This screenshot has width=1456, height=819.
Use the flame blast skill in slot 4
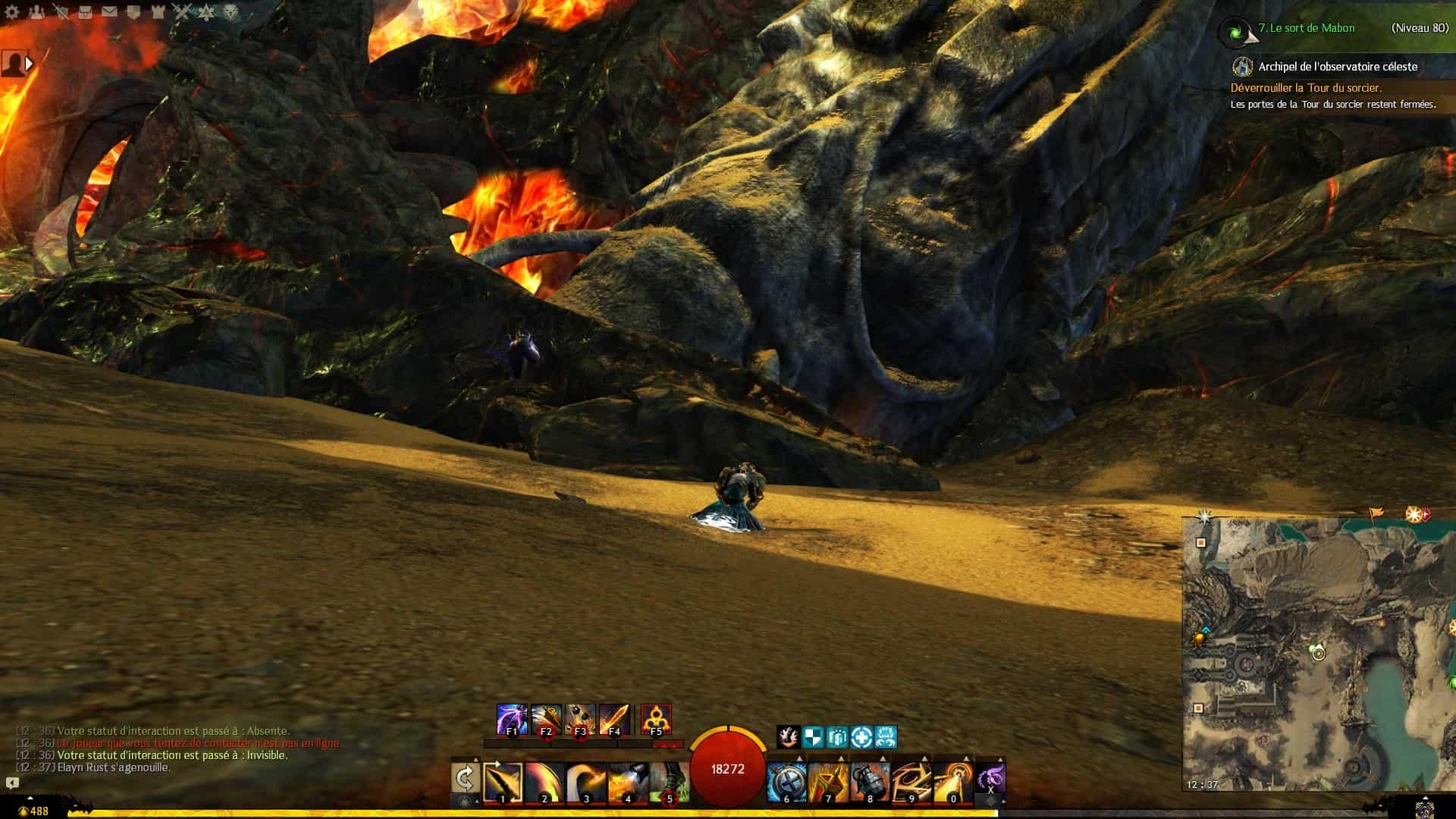point(627,783)
